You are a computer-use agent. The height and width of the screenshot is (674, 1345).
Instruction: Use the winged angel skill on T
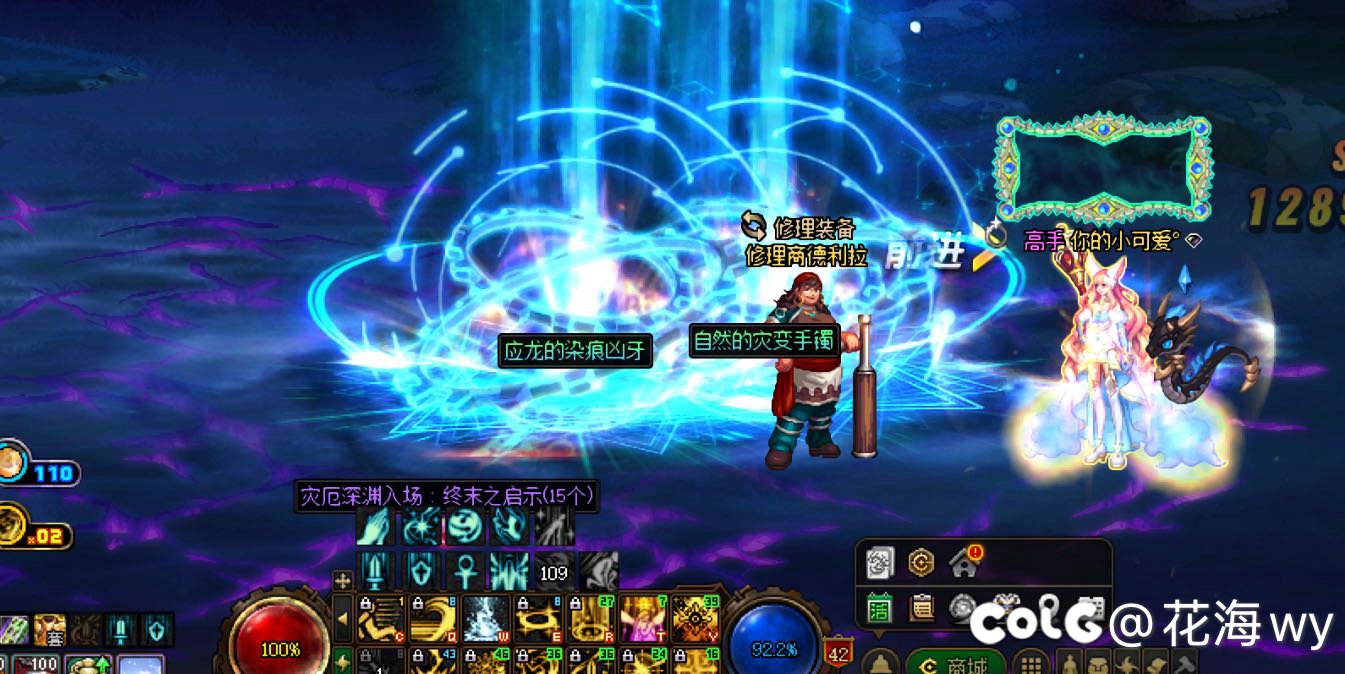pos(642,619)
